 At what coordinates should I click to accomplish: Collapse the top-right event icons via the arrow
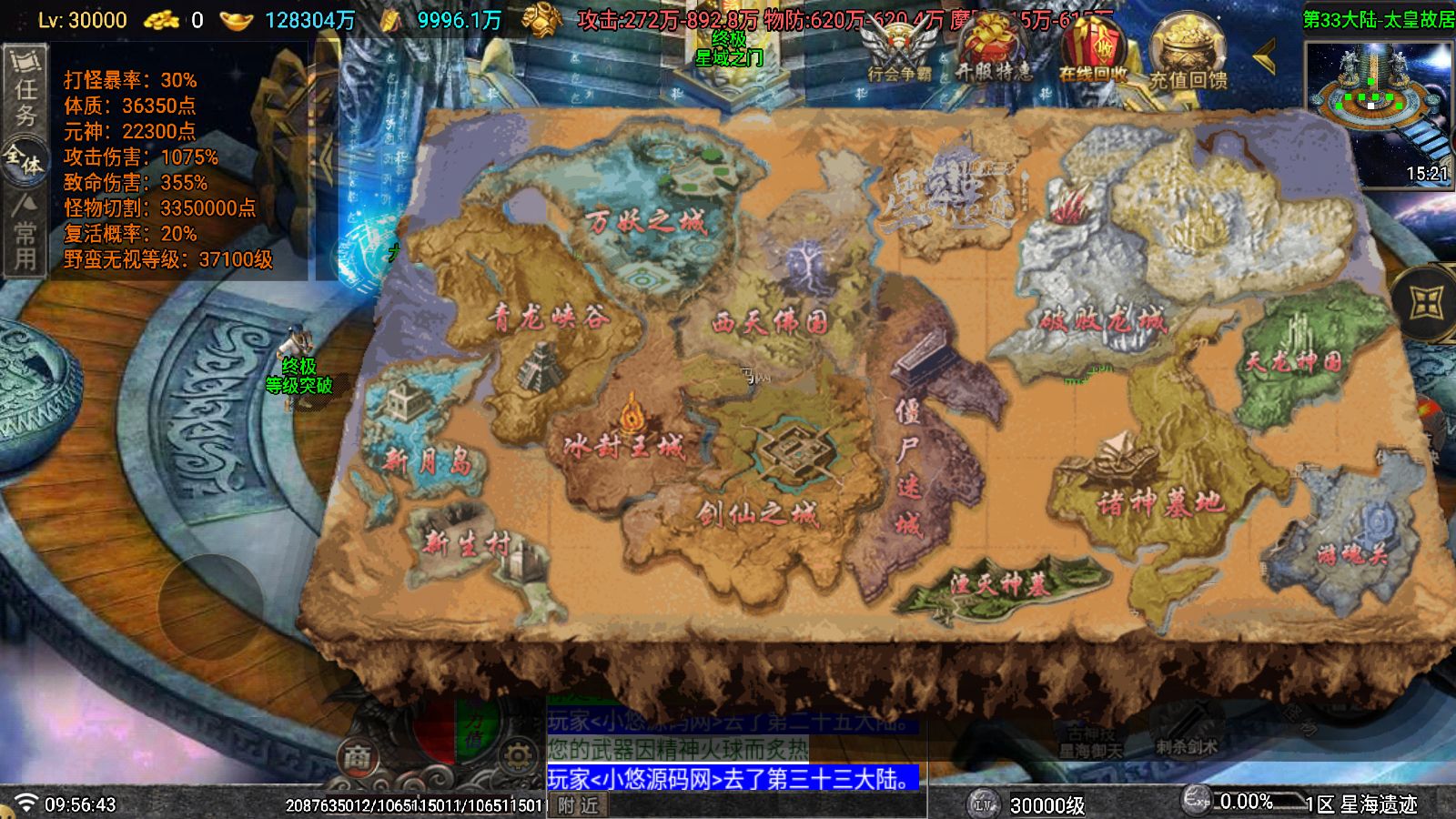pyautogui.click(x=1265, y=55)
